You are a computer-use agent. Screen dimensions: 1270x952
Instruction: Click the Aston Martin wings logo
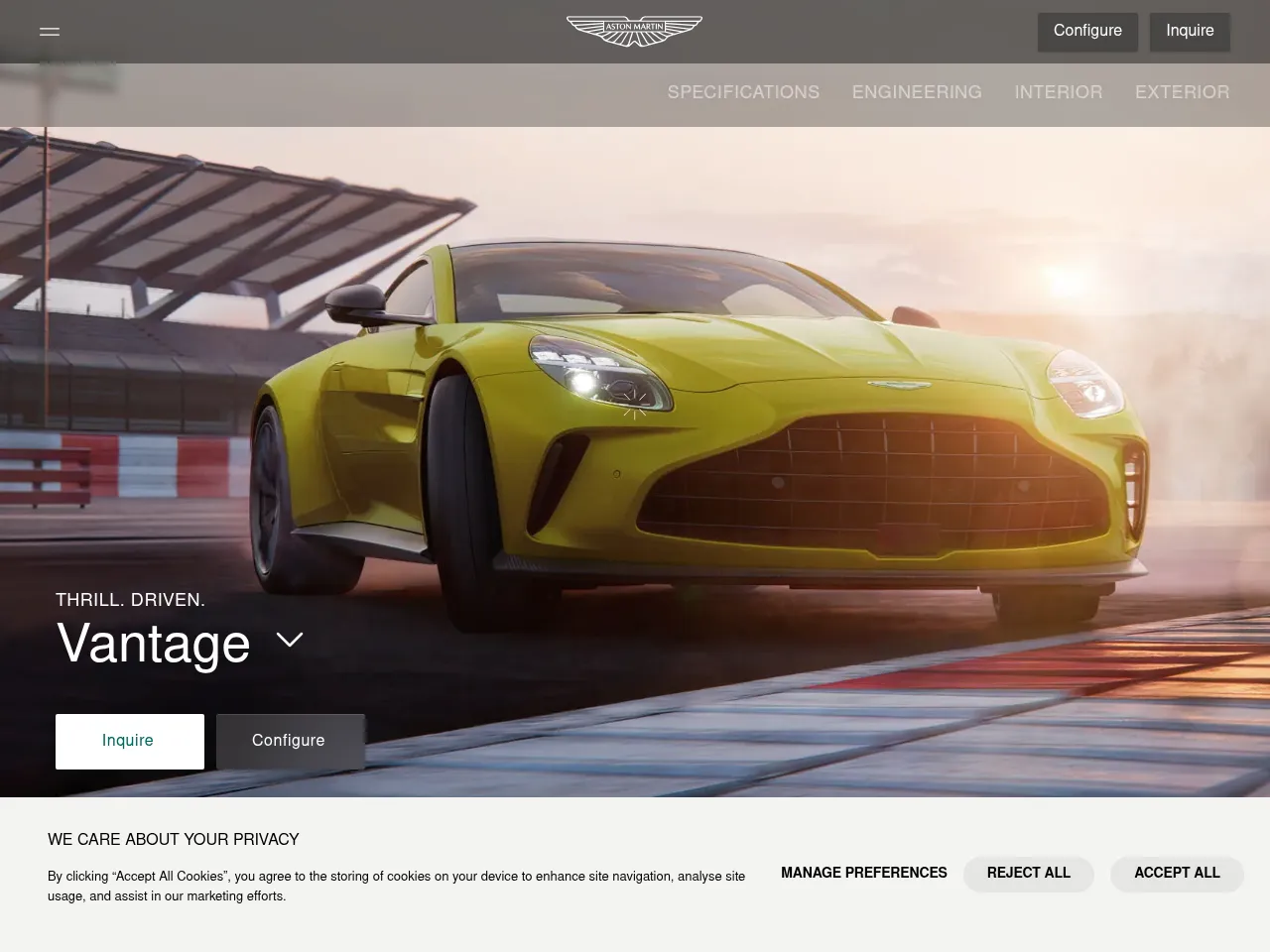634,31
